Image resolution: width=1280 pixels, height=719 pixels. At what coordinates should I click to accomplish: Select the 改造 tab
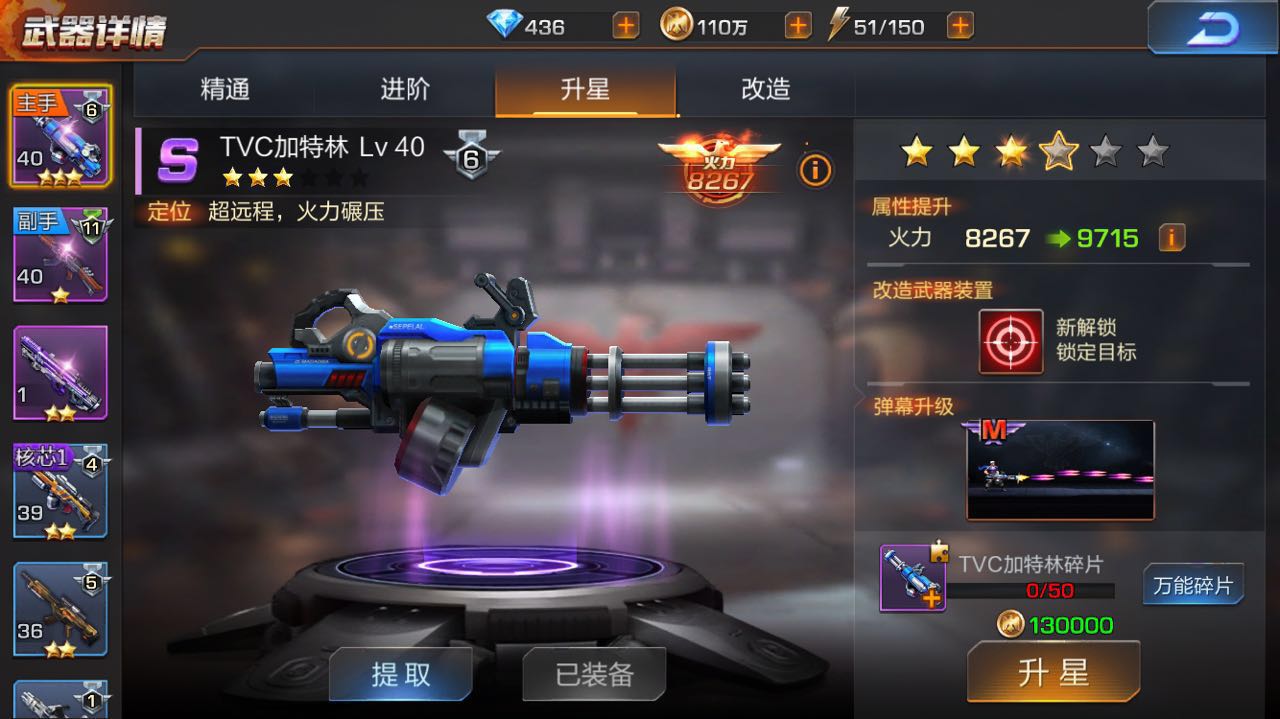coord(765,90)
